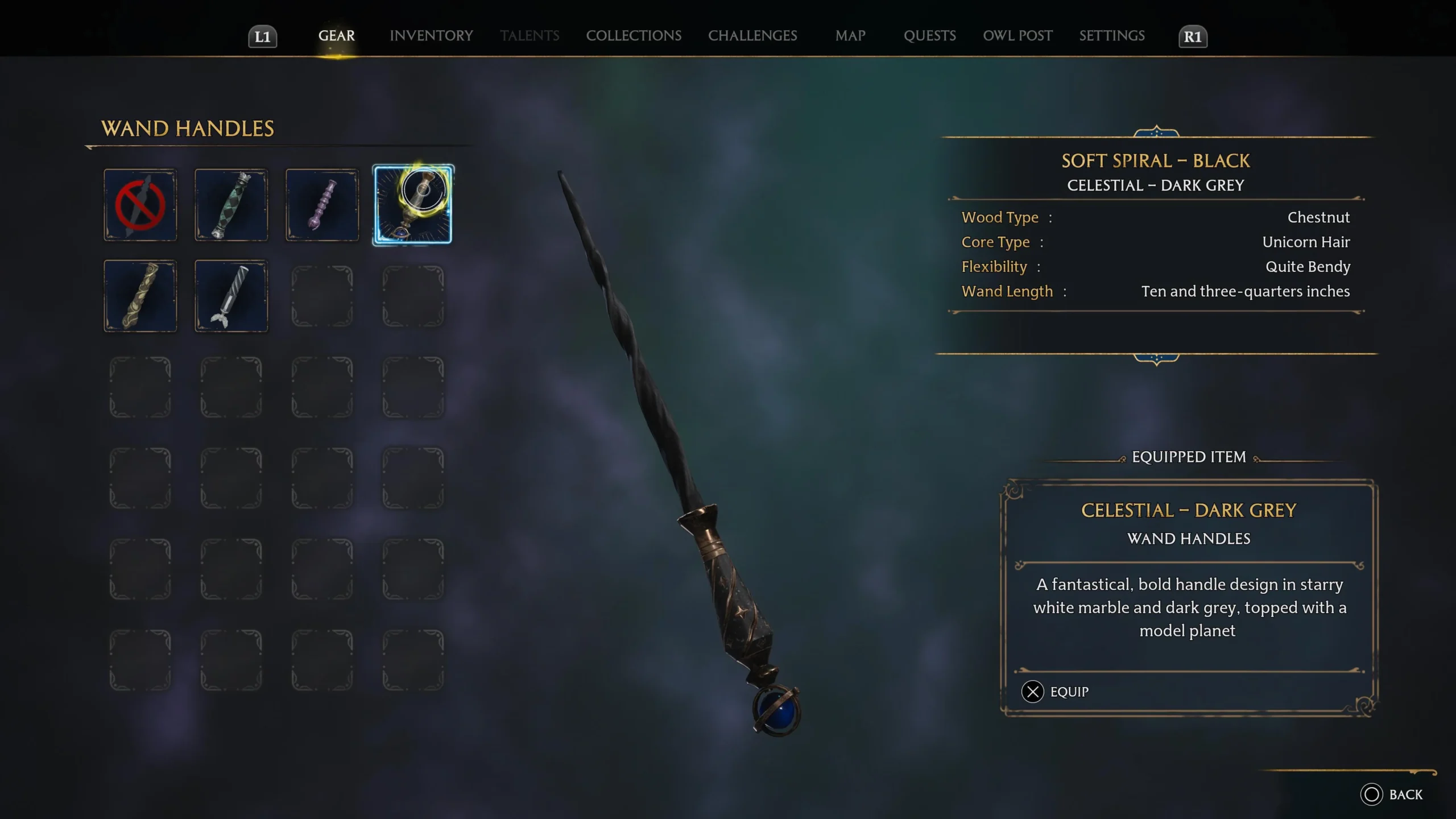This screenshot has height=819, width=1456.
Task: Open the COLLECTIONS tab
Action: [634, 35]
